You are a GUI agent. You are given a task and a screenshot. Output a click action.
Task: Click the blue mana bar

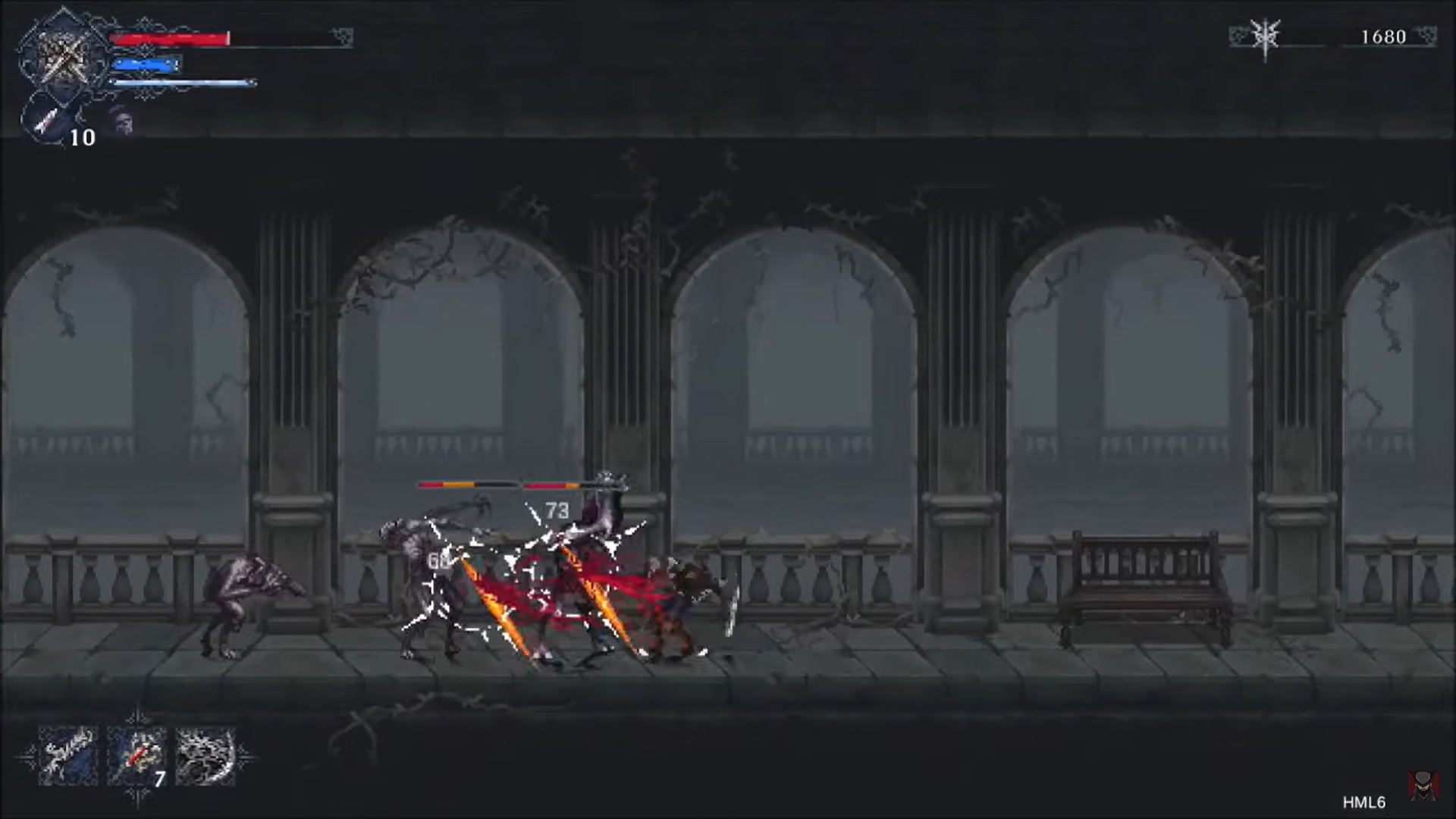click(146, 63)
